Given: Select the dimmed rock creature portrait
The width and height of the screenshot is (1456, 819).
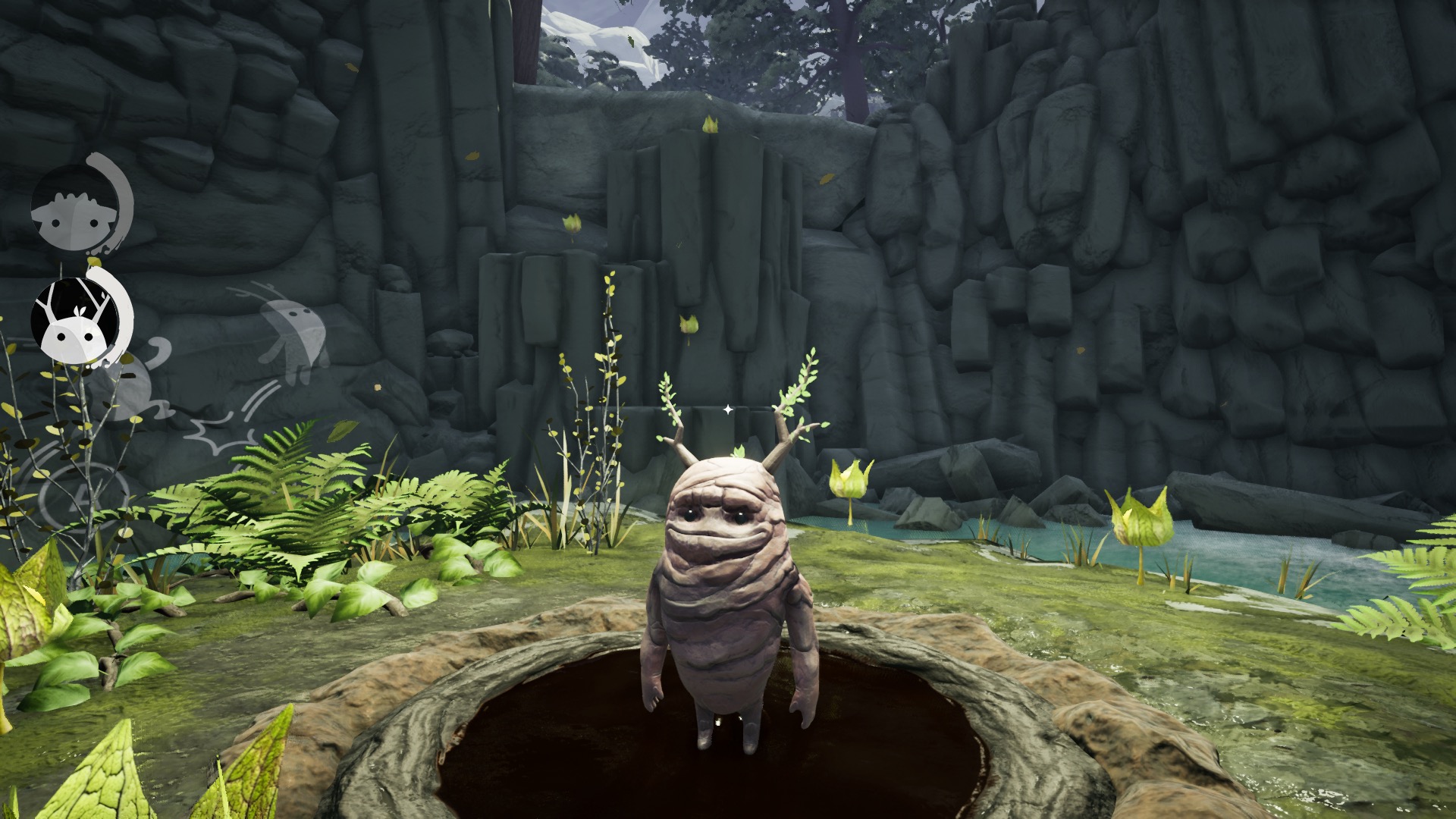Looking at the screenshot, I should [x=74, y=207].
